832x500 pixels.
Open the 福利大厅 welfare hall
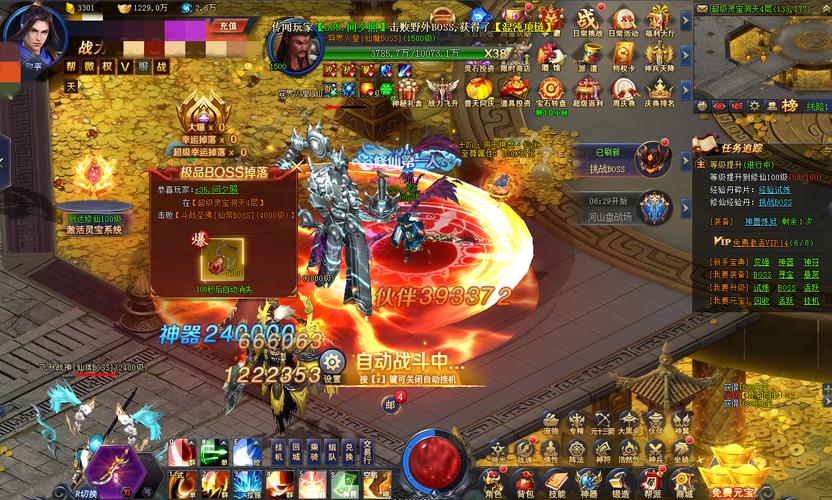click(658, 21)
